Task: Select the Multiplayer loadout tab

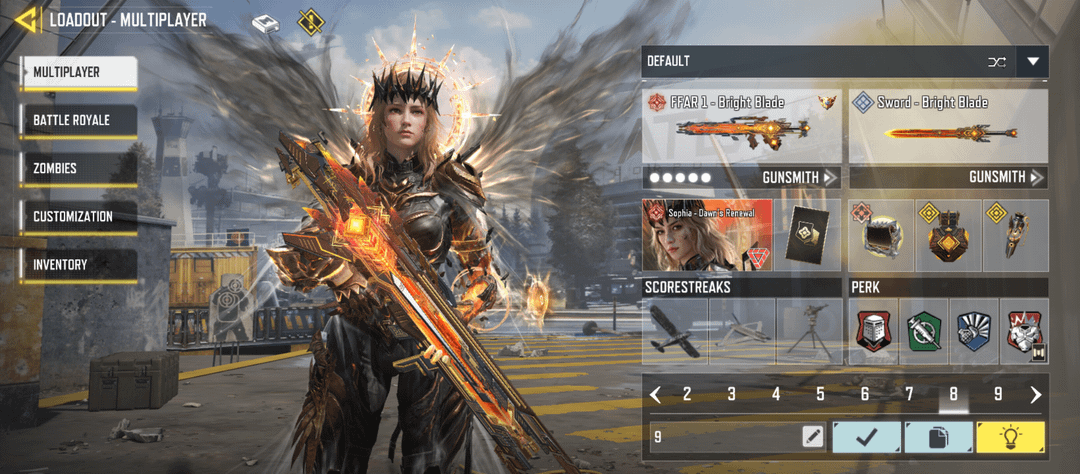Action: coord(78,72)
